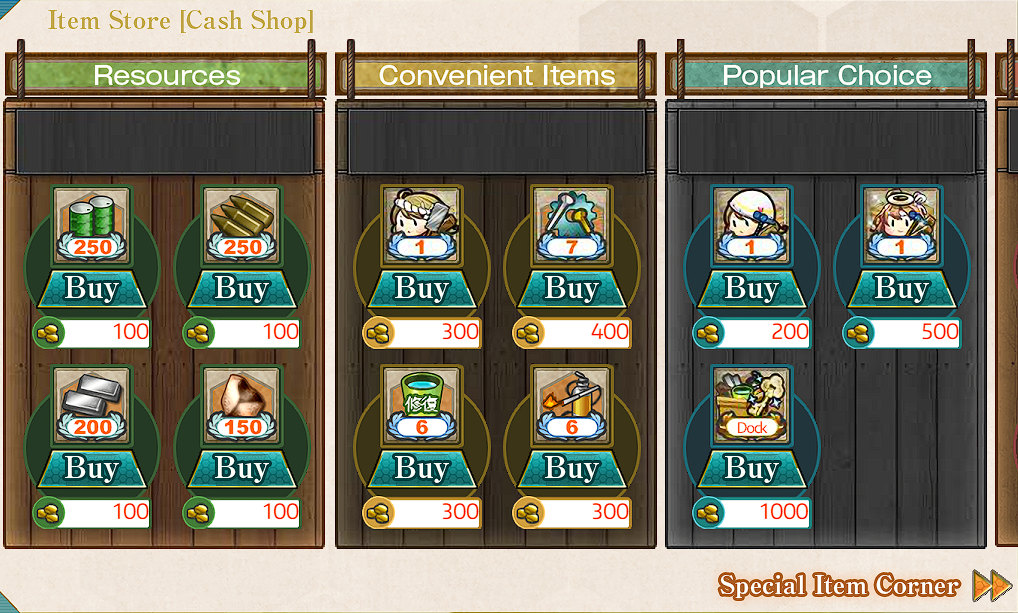Buy the 500-point Popular Choice item
1018x613 pixels.
[x=901, y=288]
